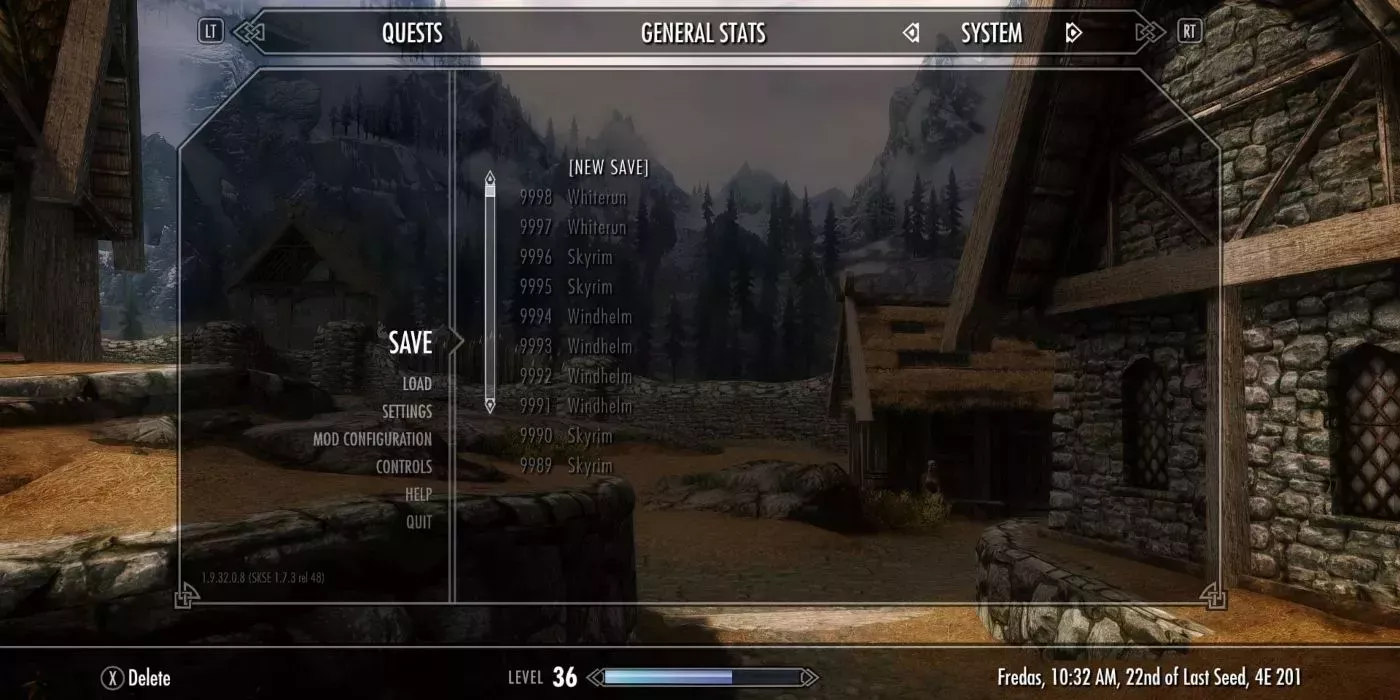Click the save list scrollbar up arrow

tap(490, 179)
